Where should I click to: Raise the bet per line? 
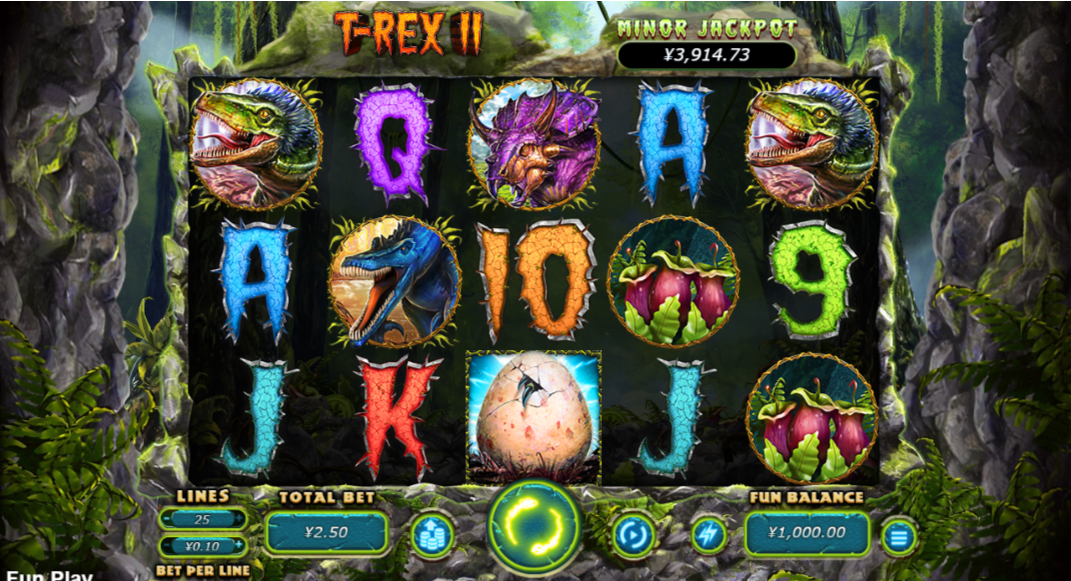[x=239, y=547]
